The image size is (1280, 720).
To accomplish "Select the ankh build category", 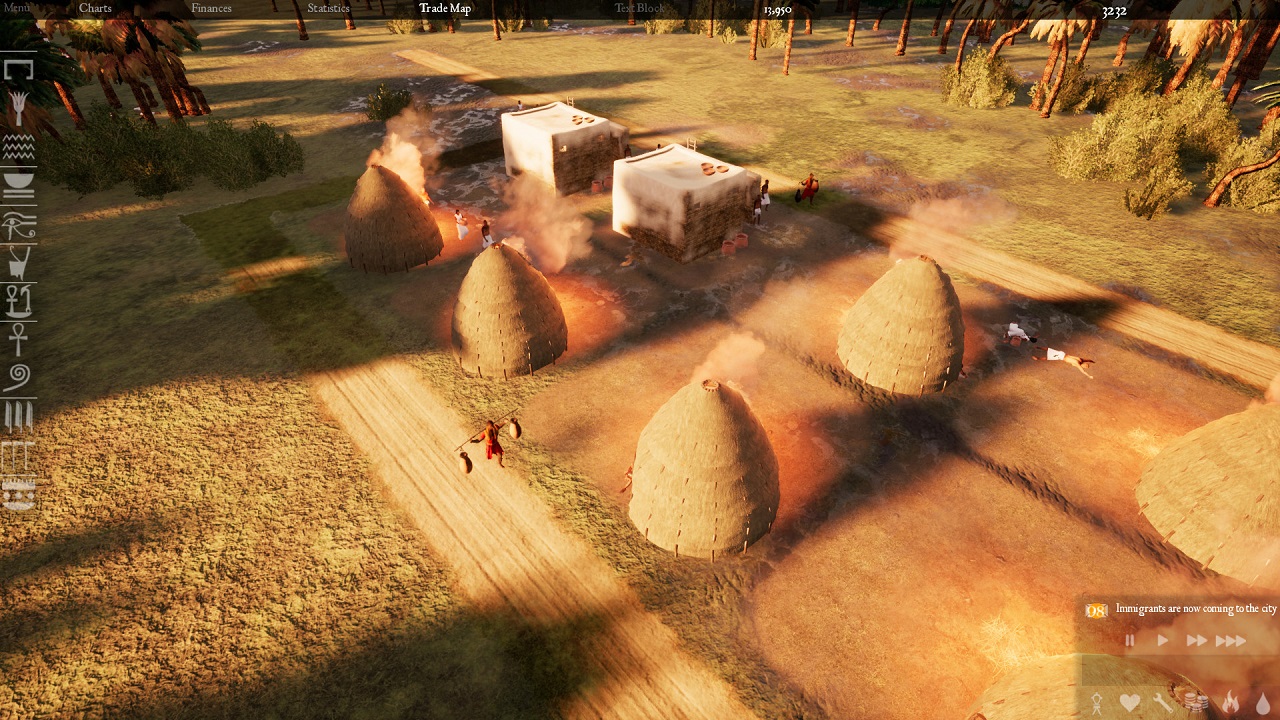I will tap(18, 339).
